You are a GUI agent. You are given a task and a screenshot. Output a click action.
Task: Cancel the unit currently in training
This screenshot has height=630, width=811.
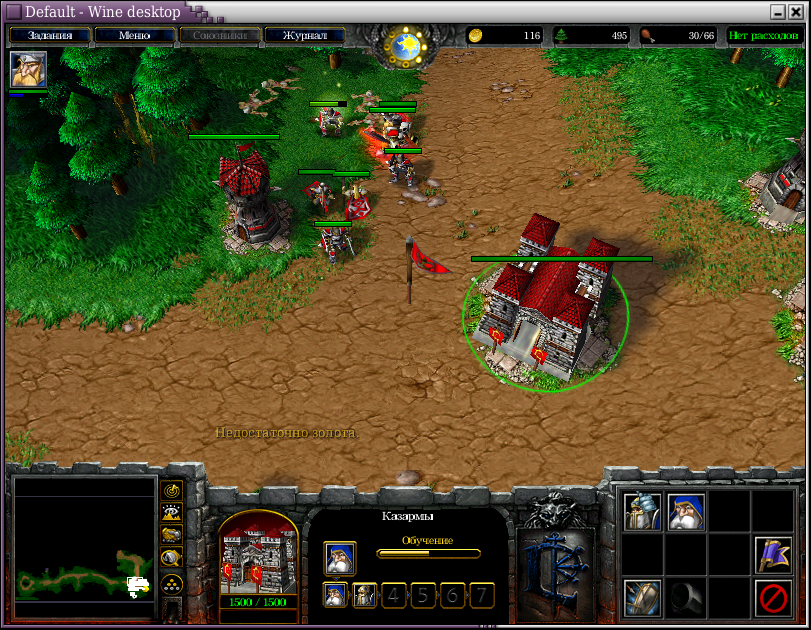(340, 557)
